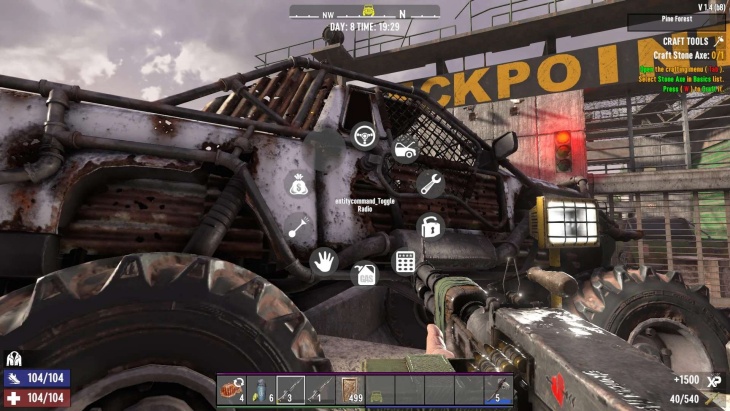This screenshot has height=411, width=730.
Task: Open the Craft Tools quest tracker
Action: [x=680, y=41]
